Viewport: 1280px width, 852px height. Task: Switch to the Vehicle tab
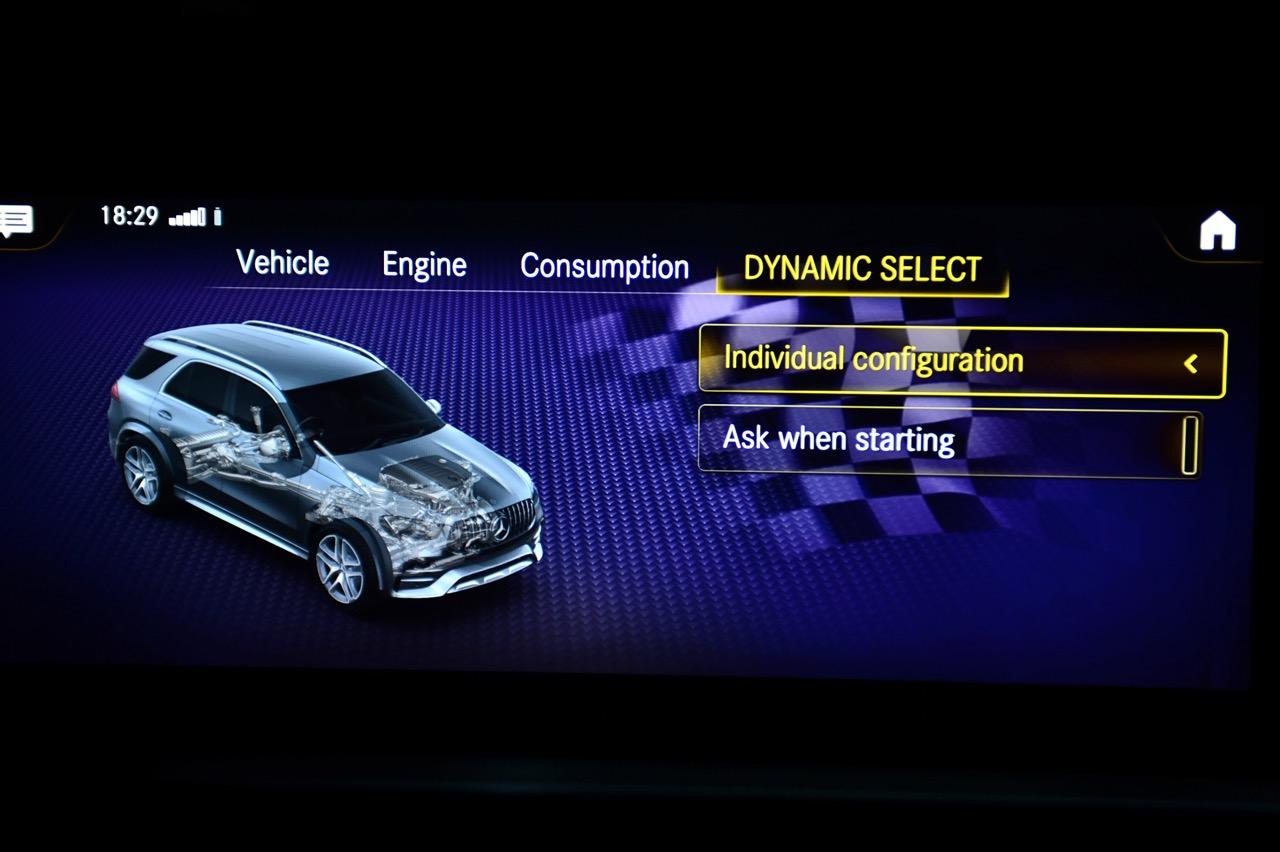pyautogui.click(x=282, y=263)
